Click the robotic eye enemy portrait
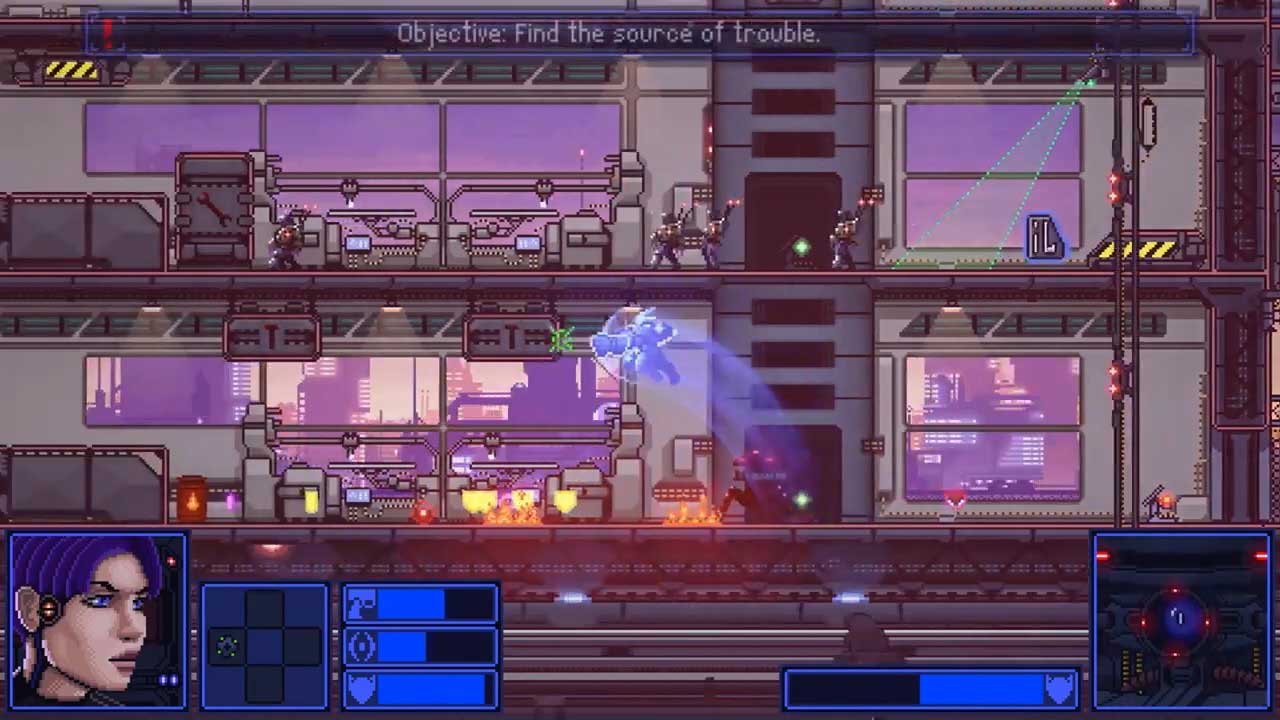Viewport: 1280px width, 720px height. tap(1180, 619)
